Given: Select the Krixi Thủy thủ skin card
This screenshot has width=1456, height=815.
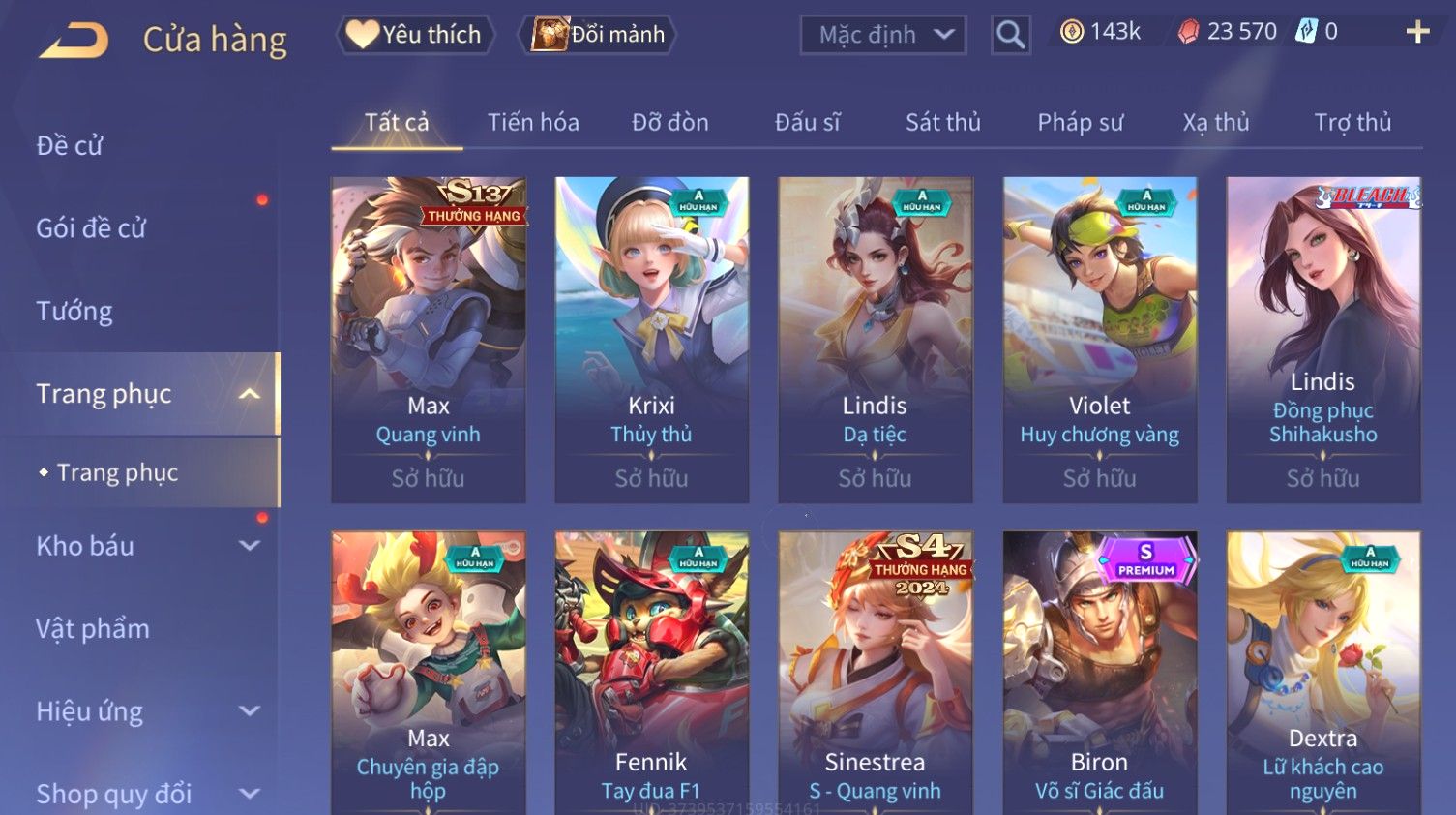Looking at the screenshot, I should [651, 339].
